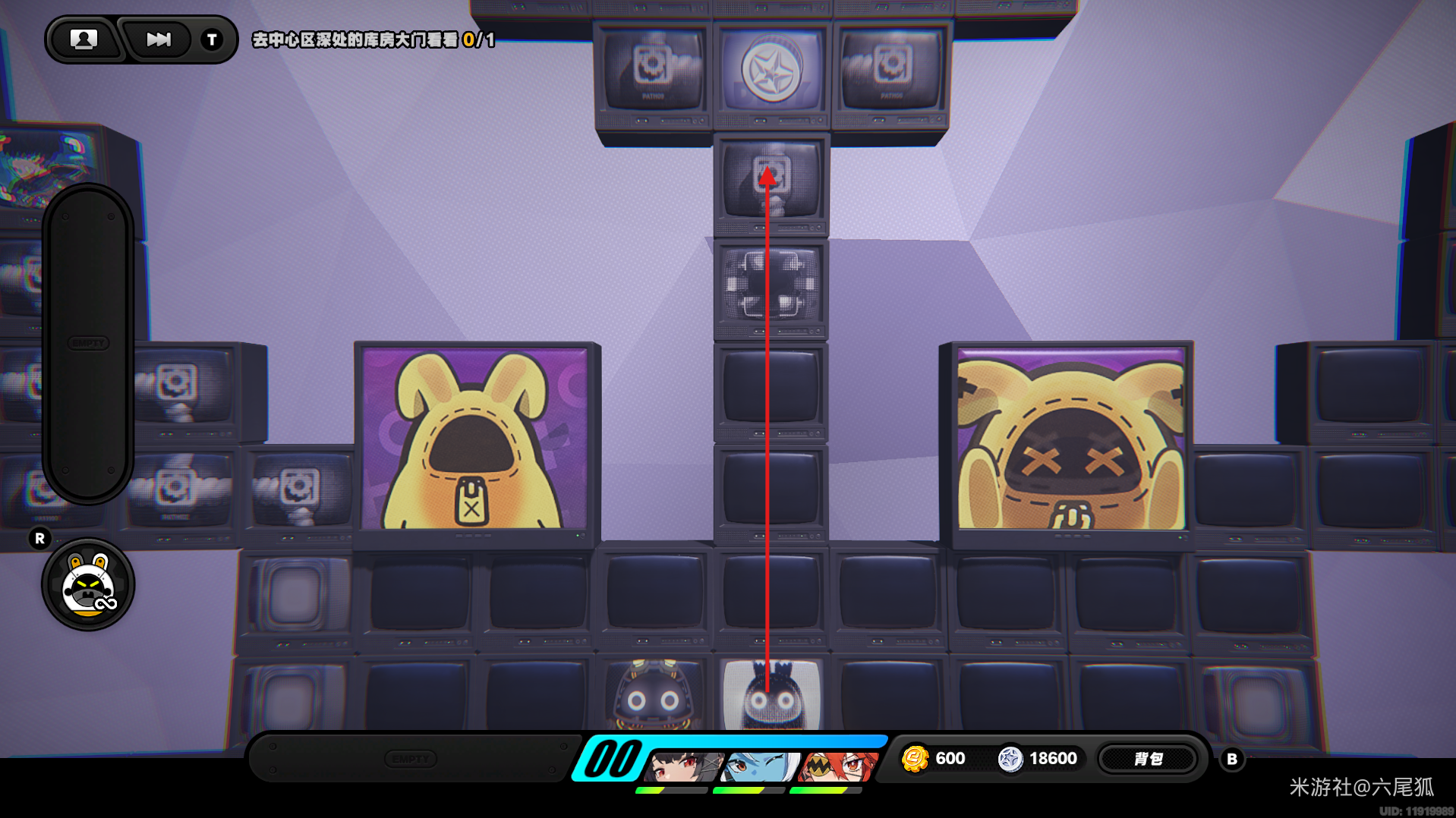Select the black-haired agent portrait

pyautogui.click(x=681, y=765)
